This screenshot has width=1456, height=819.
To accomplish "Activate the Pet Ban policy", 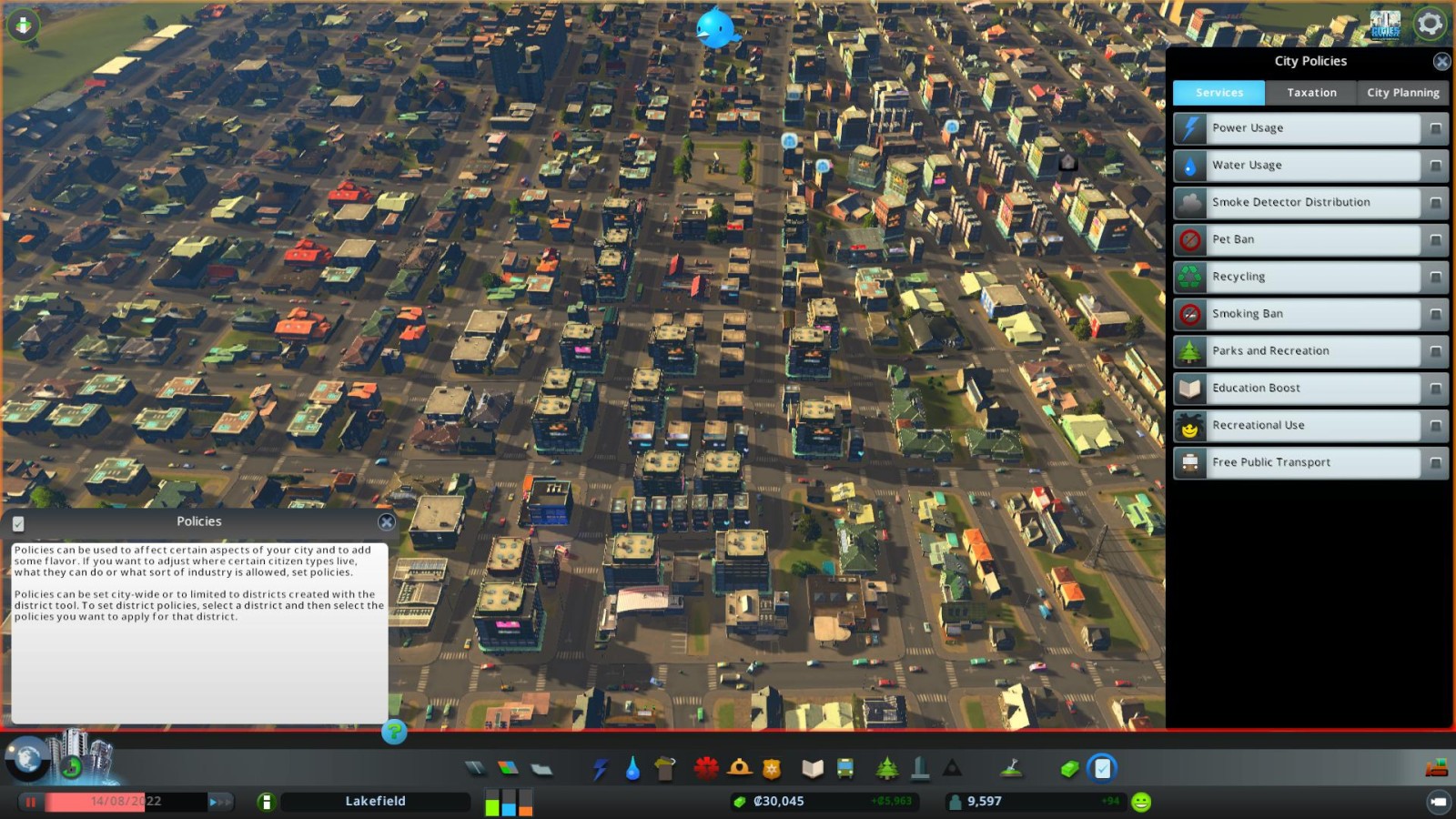I will [x=1435, y=240].
